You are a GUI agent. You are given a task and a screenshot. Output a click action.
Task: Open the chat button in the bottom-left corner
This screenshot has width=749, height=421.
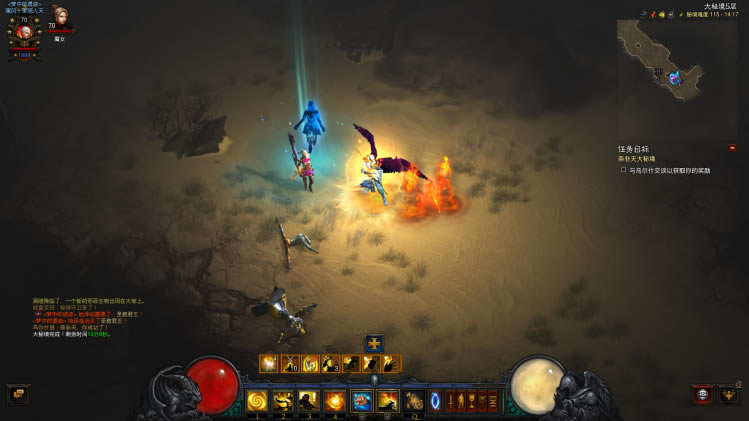click(16, 393)
